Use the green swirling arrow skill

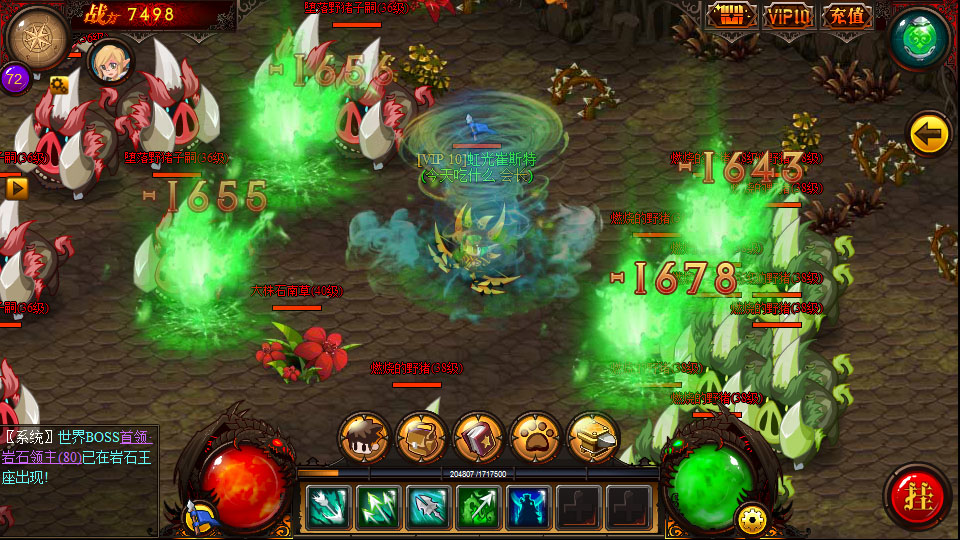coord(479,507)
